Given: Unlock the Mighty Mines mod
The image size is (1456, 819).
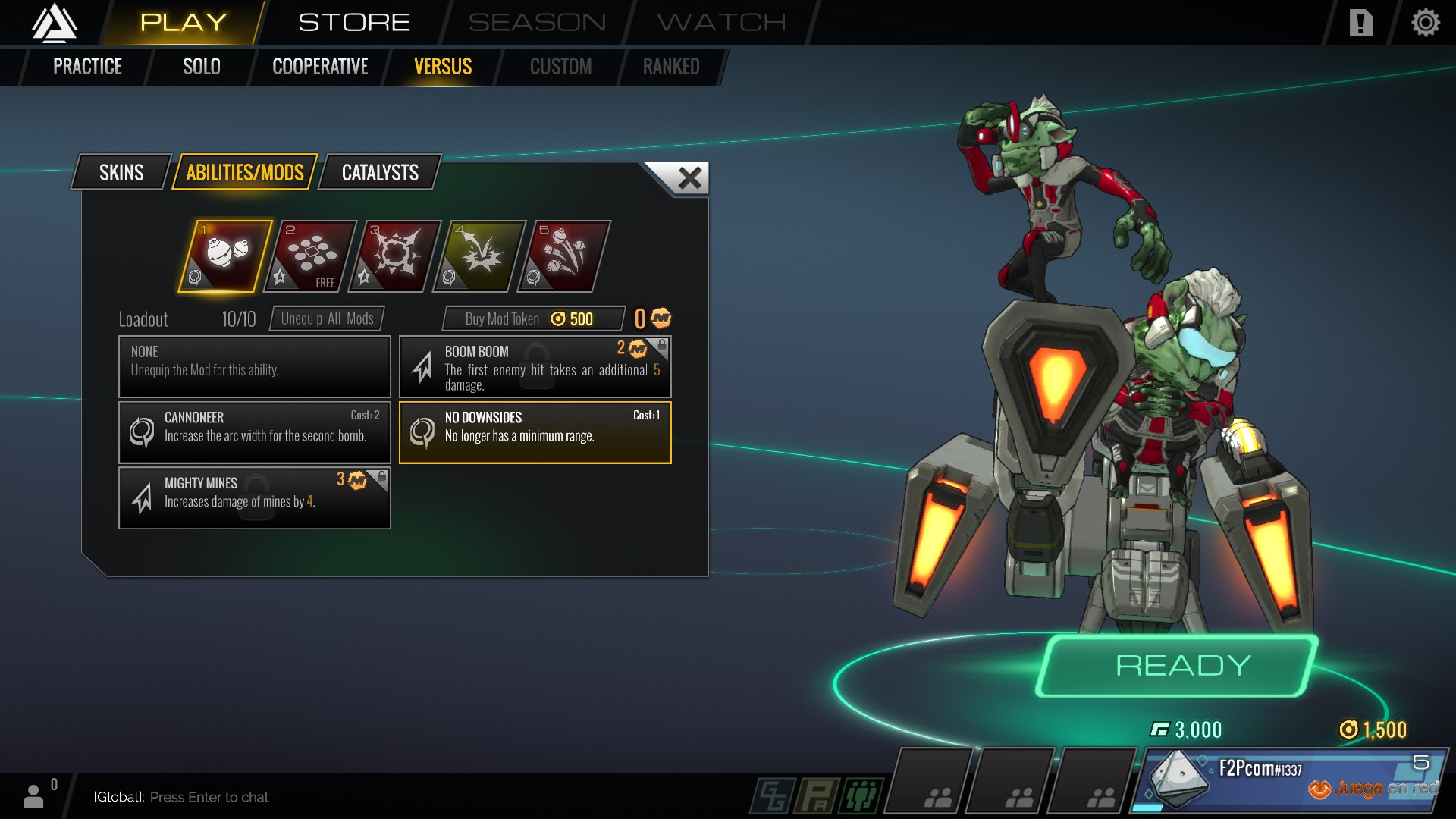Looking at the screenshot, I should click(255, 497).
